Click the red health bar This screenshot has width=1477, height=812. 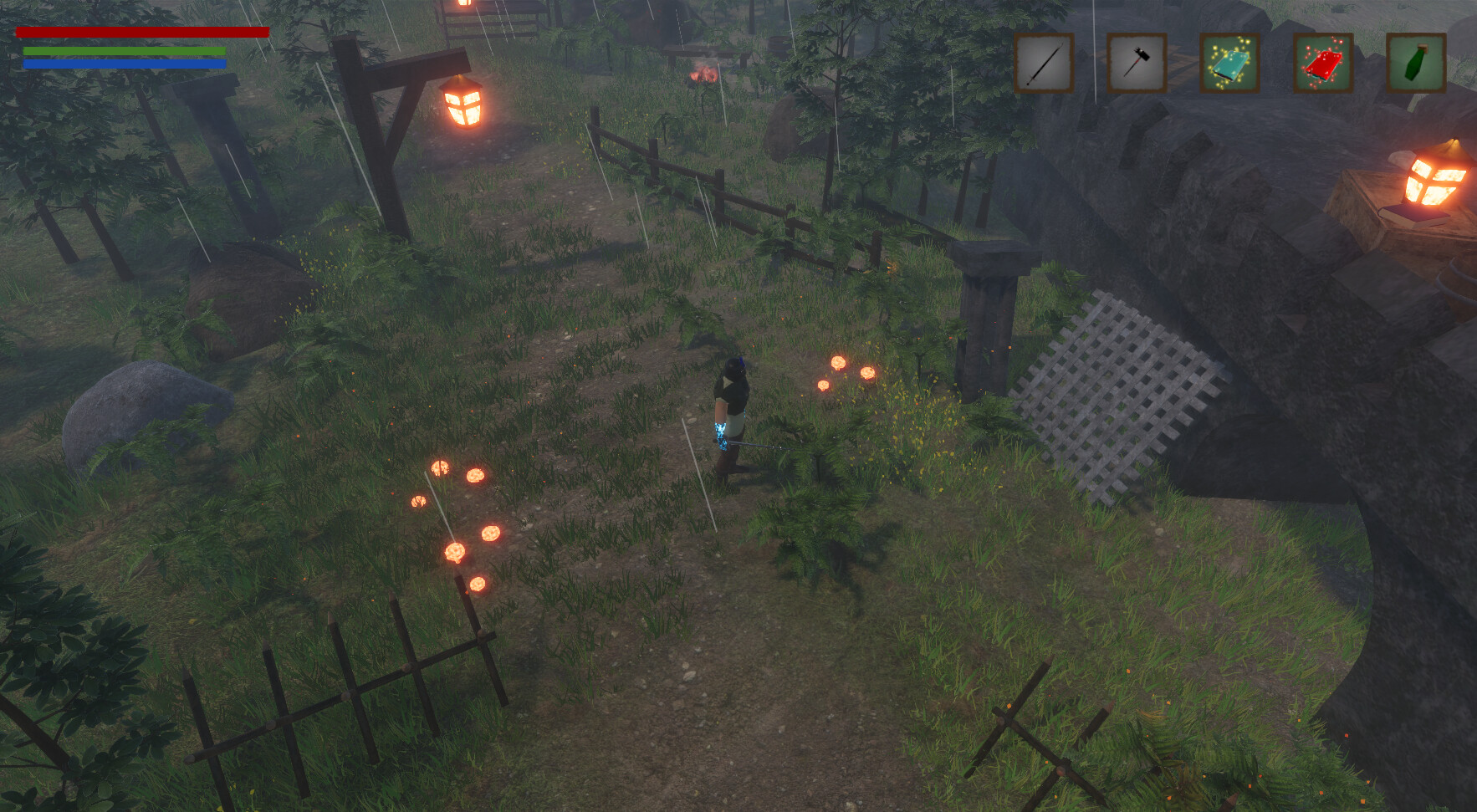pyautogui.click(x=142, y=33)
